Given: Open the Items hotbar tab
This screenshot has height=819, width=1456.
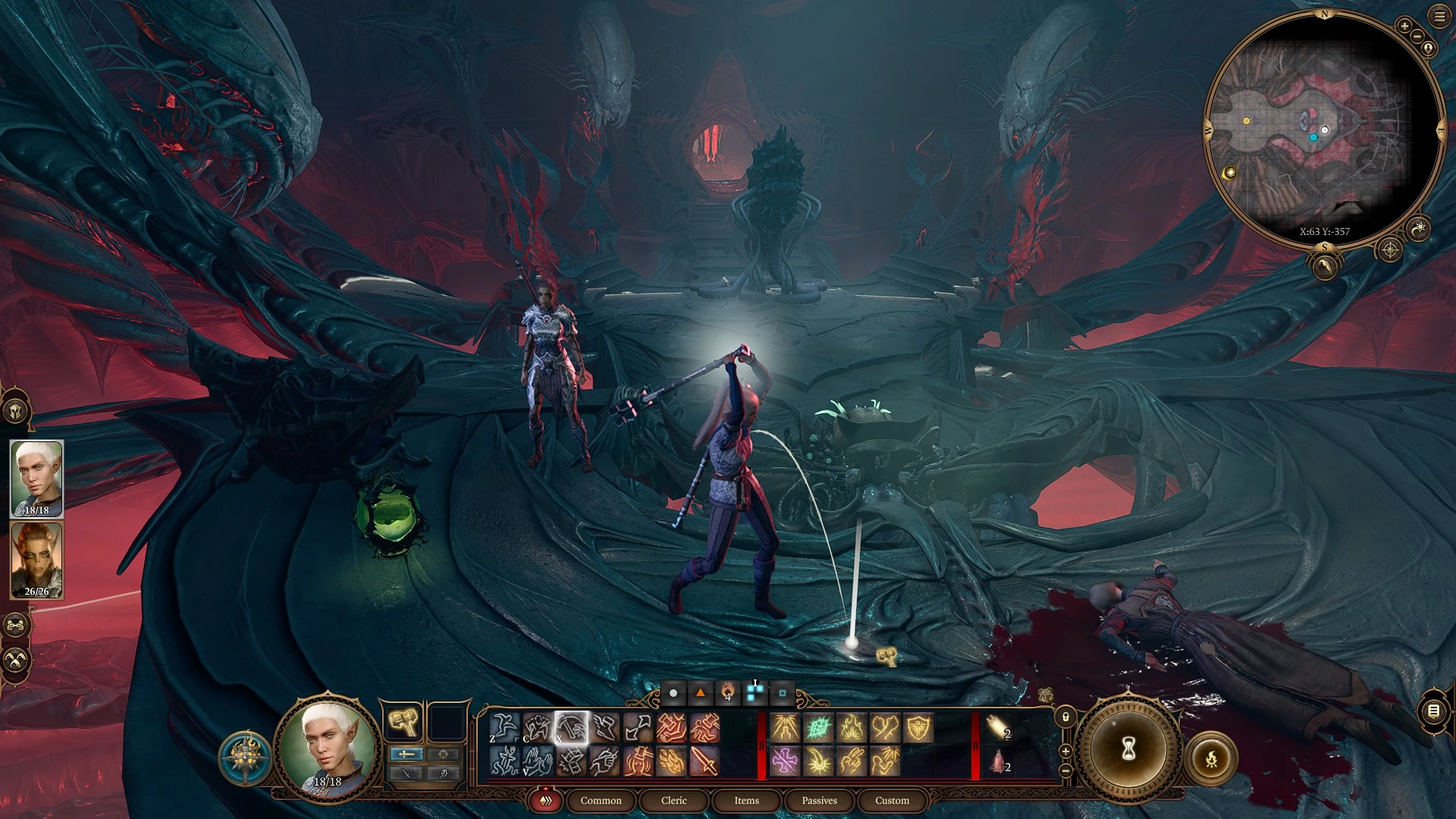Looking at the screenshot, I should pyautogui.click(x=746, y=800).
